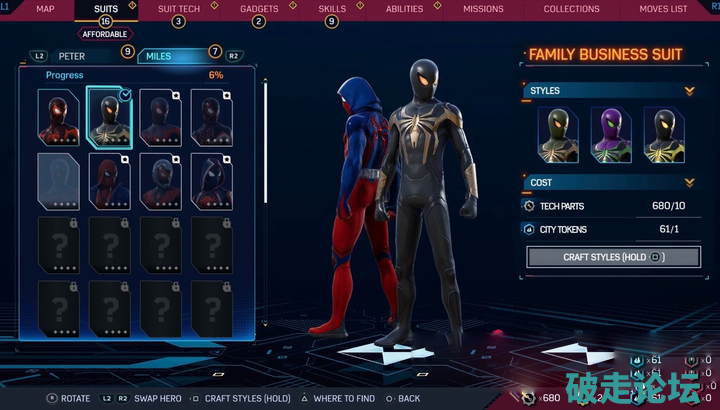
Task: View the Collections tab
Action: point(571,9)
